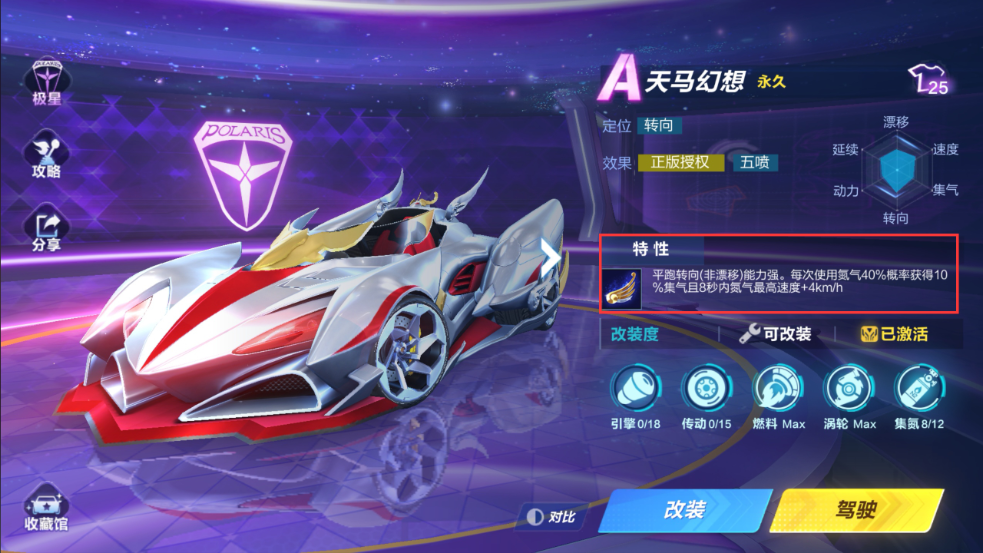Select the 集氮 nitro upgrade icon

click(x=920, y=390)
